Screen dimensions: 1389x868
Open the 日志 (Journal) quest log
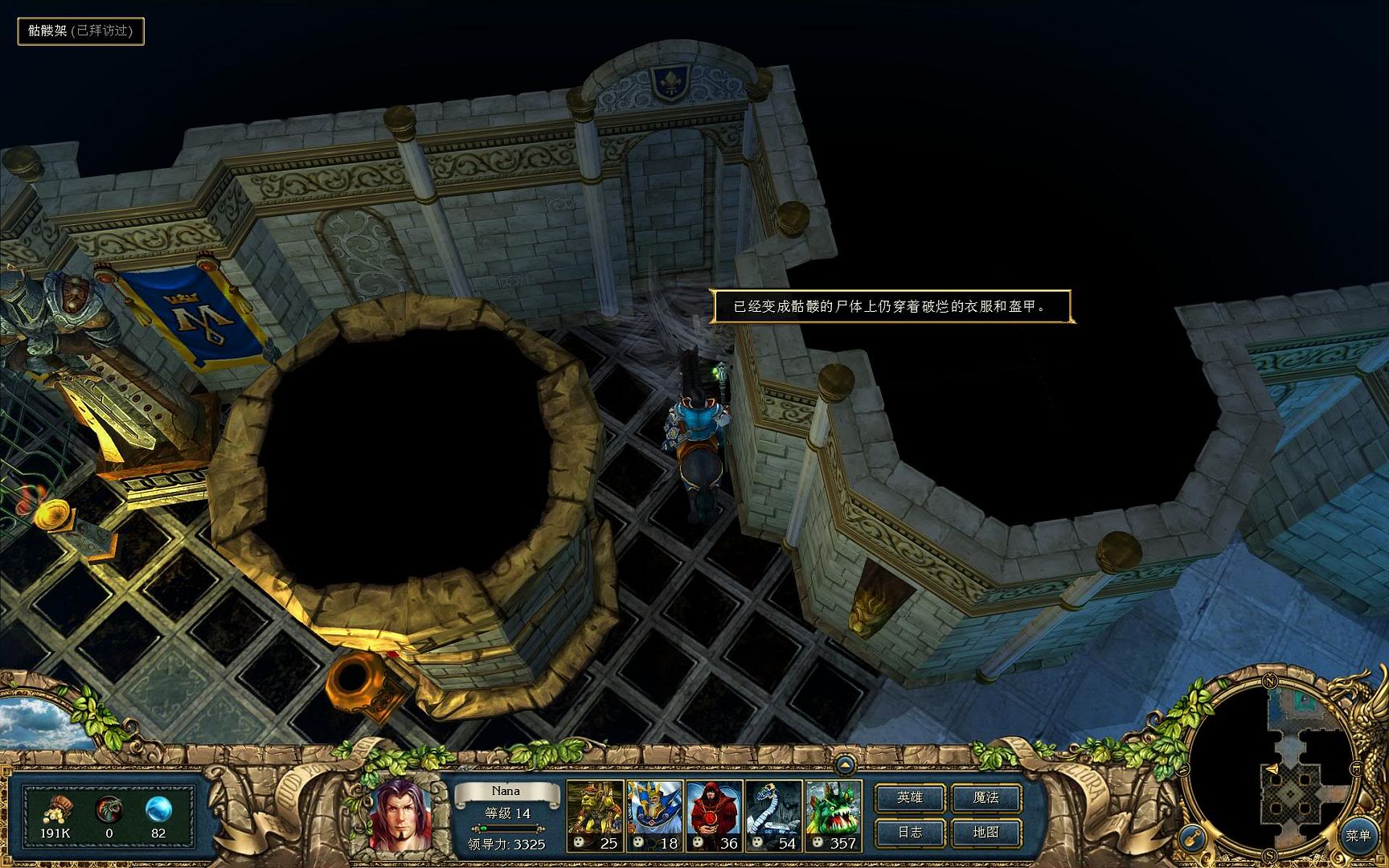click(910, 833)
